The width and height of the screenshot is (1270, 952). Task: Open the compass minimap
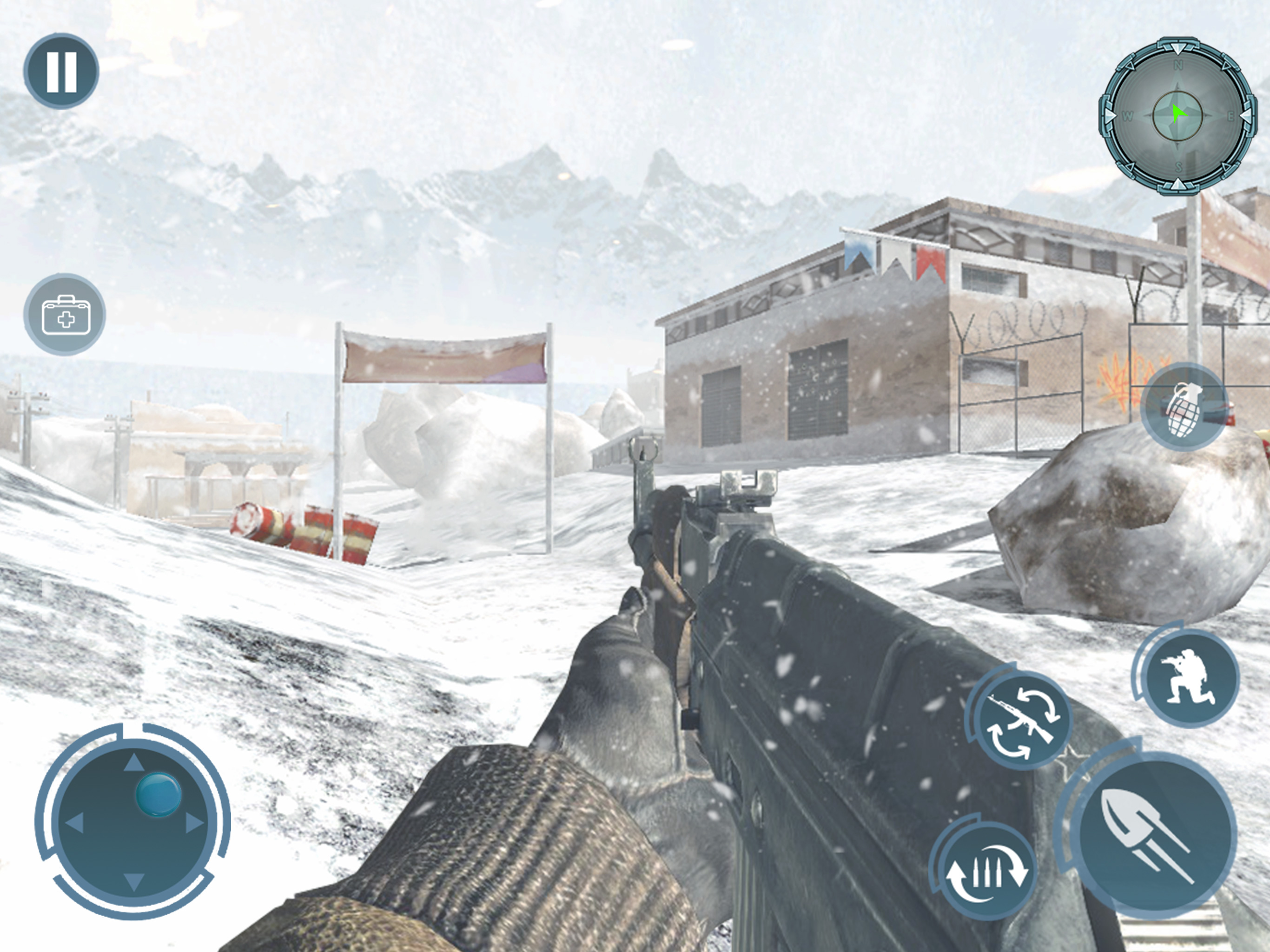pyautogui.click(x=1177, y=117)
